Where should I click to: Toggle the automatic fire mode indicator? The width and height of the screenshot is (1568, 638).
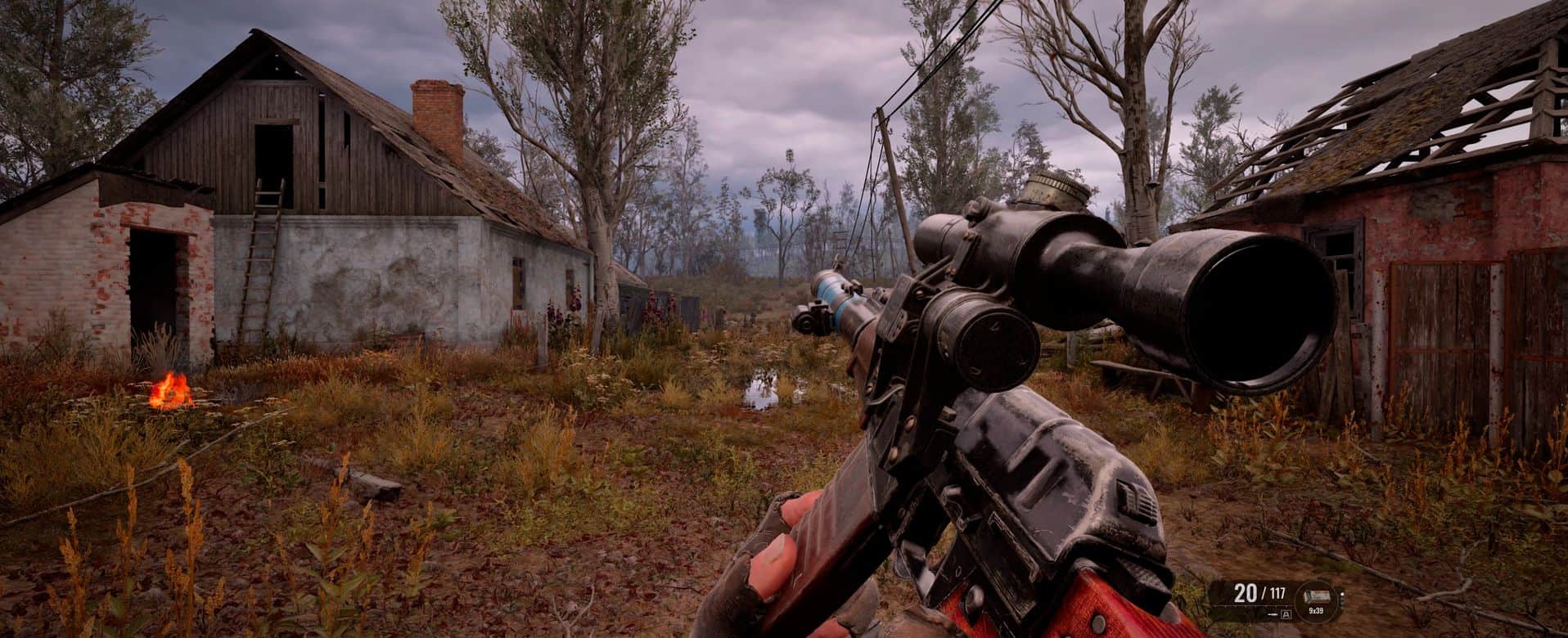(1286, 614)
